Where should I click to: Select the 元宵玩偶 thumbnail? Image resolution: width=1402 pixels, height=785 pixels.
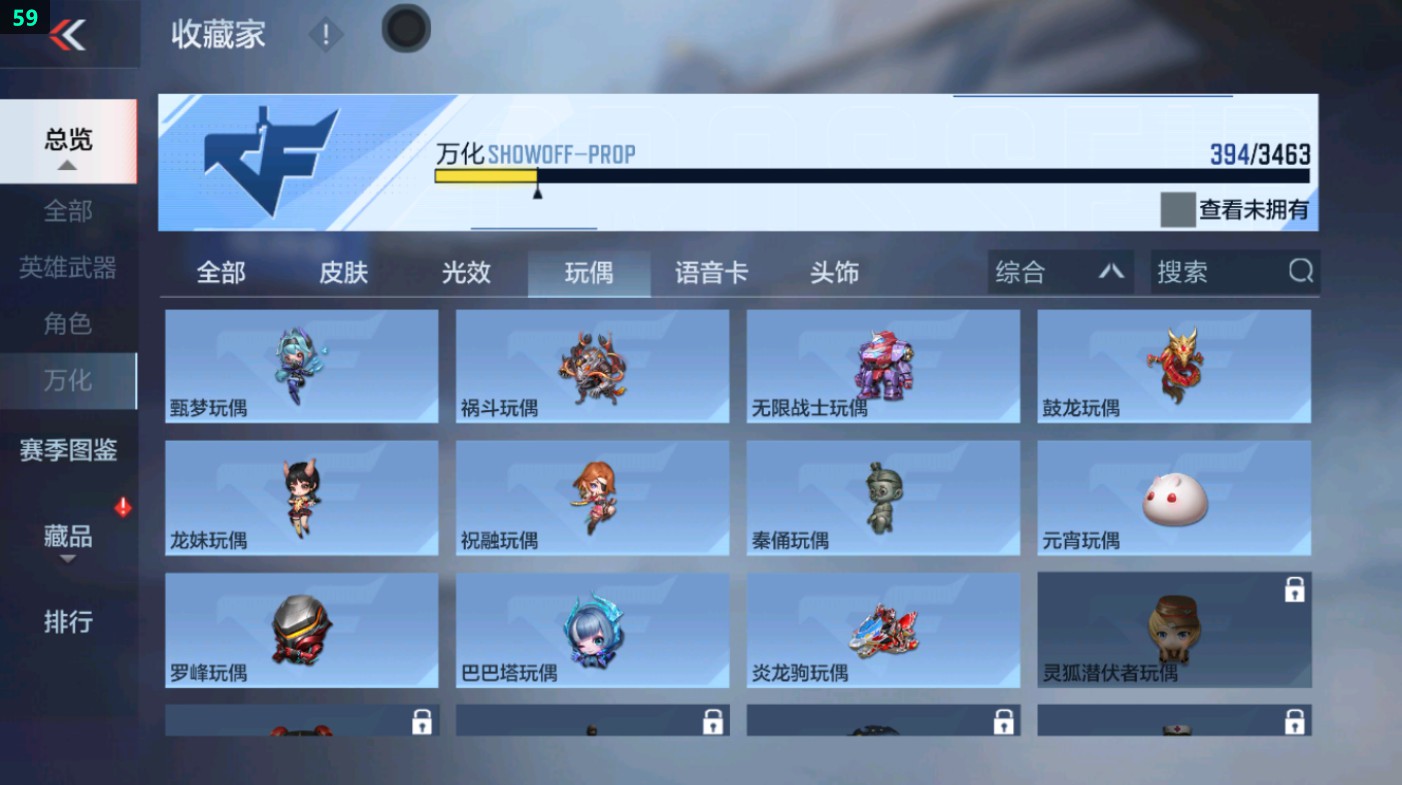point(1174,497)
